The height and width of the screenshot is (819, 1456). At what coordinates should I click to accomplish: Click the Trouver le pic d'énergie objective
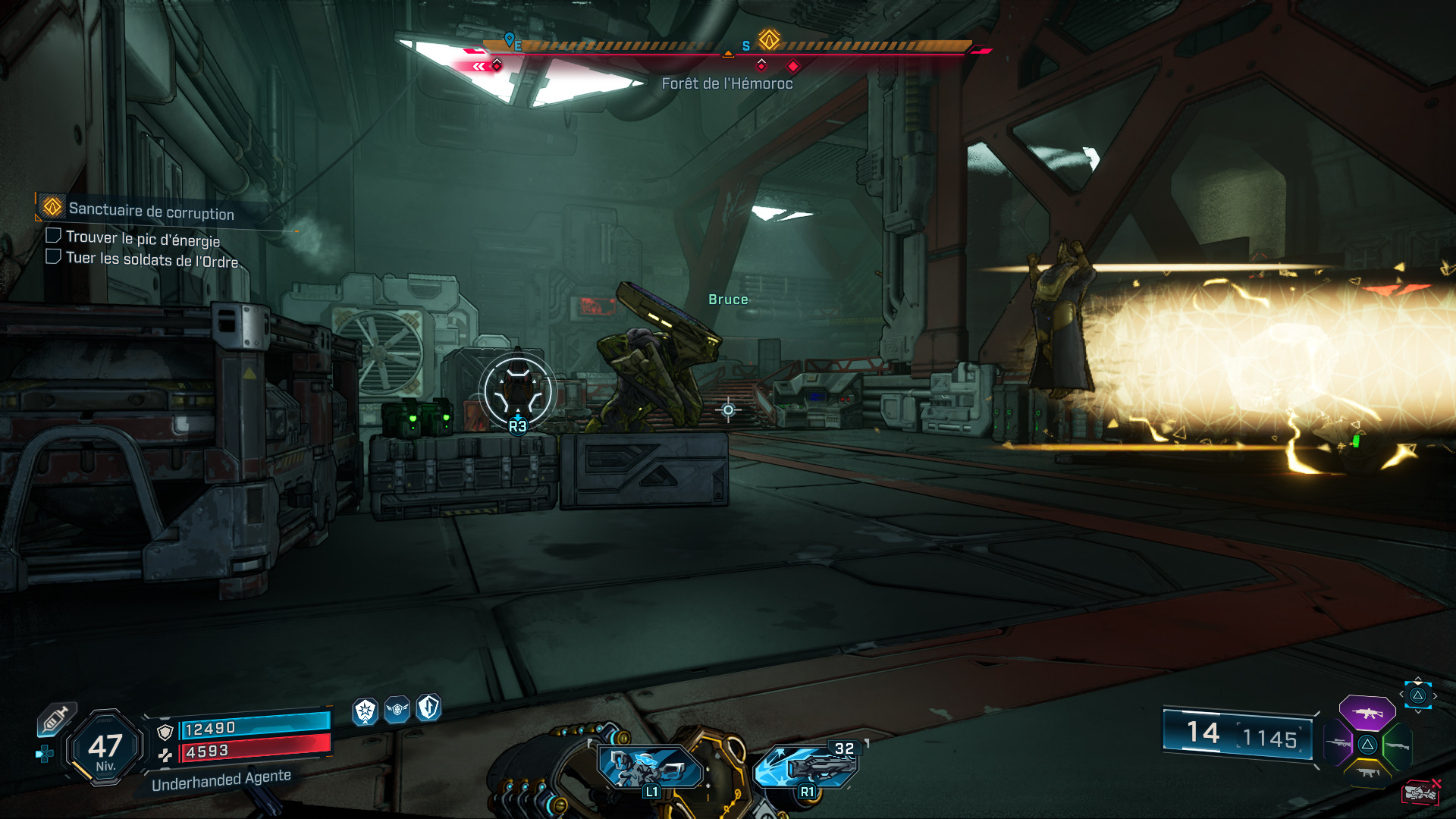142,238
